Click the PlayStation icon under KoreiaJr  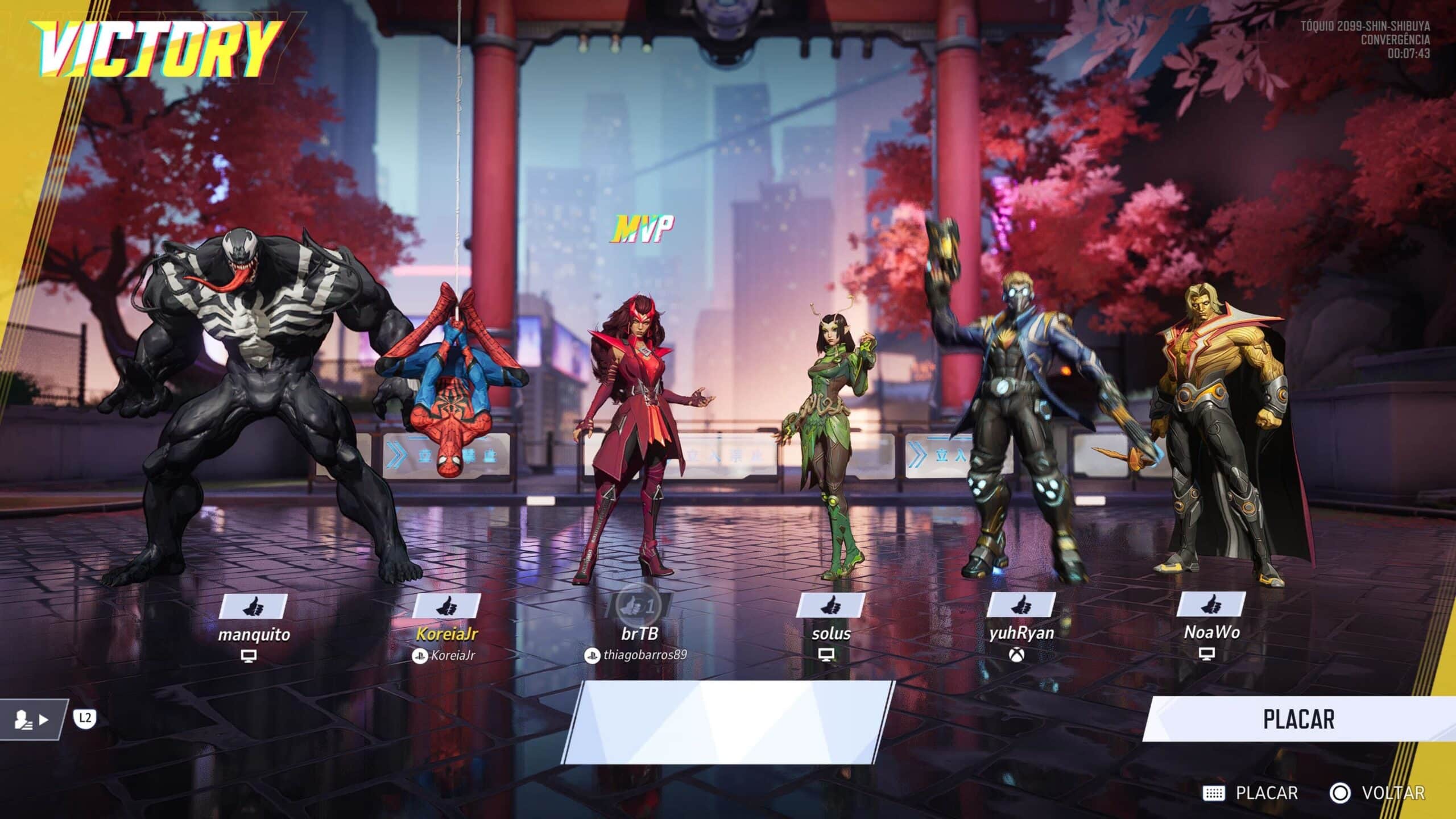point(421,656)
